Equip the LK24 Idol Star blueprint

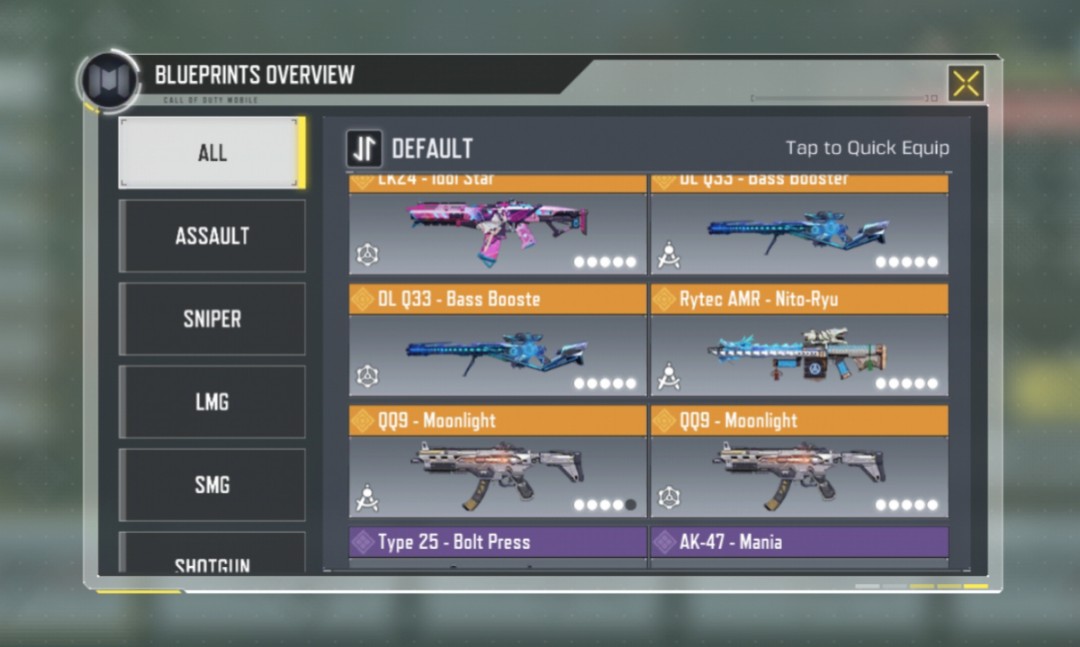(x=497, y=230)
